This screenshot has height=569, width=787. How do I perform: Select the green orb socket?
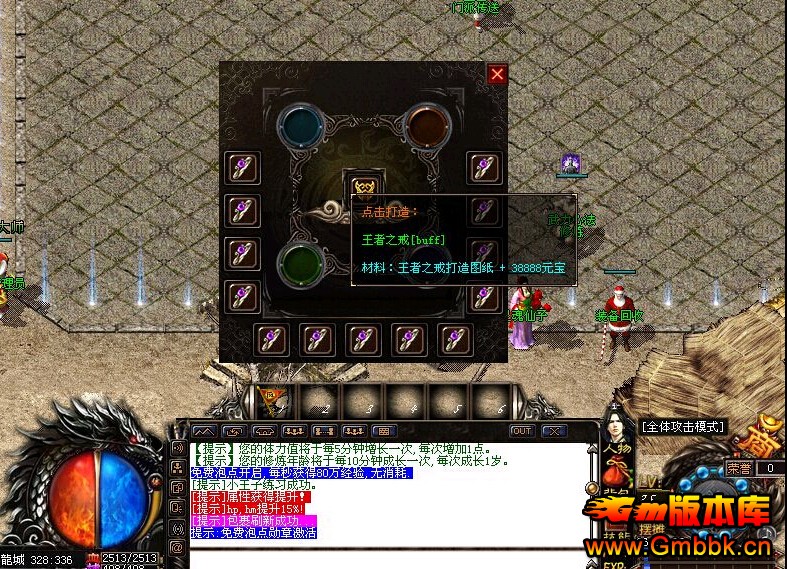(x=298, y=265)
